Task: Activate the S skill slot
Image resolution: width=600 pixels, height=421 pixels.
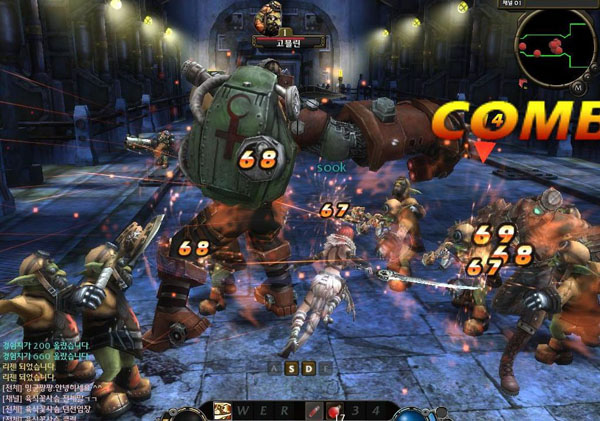Action: pyautogui.click(x=292, y=368)
